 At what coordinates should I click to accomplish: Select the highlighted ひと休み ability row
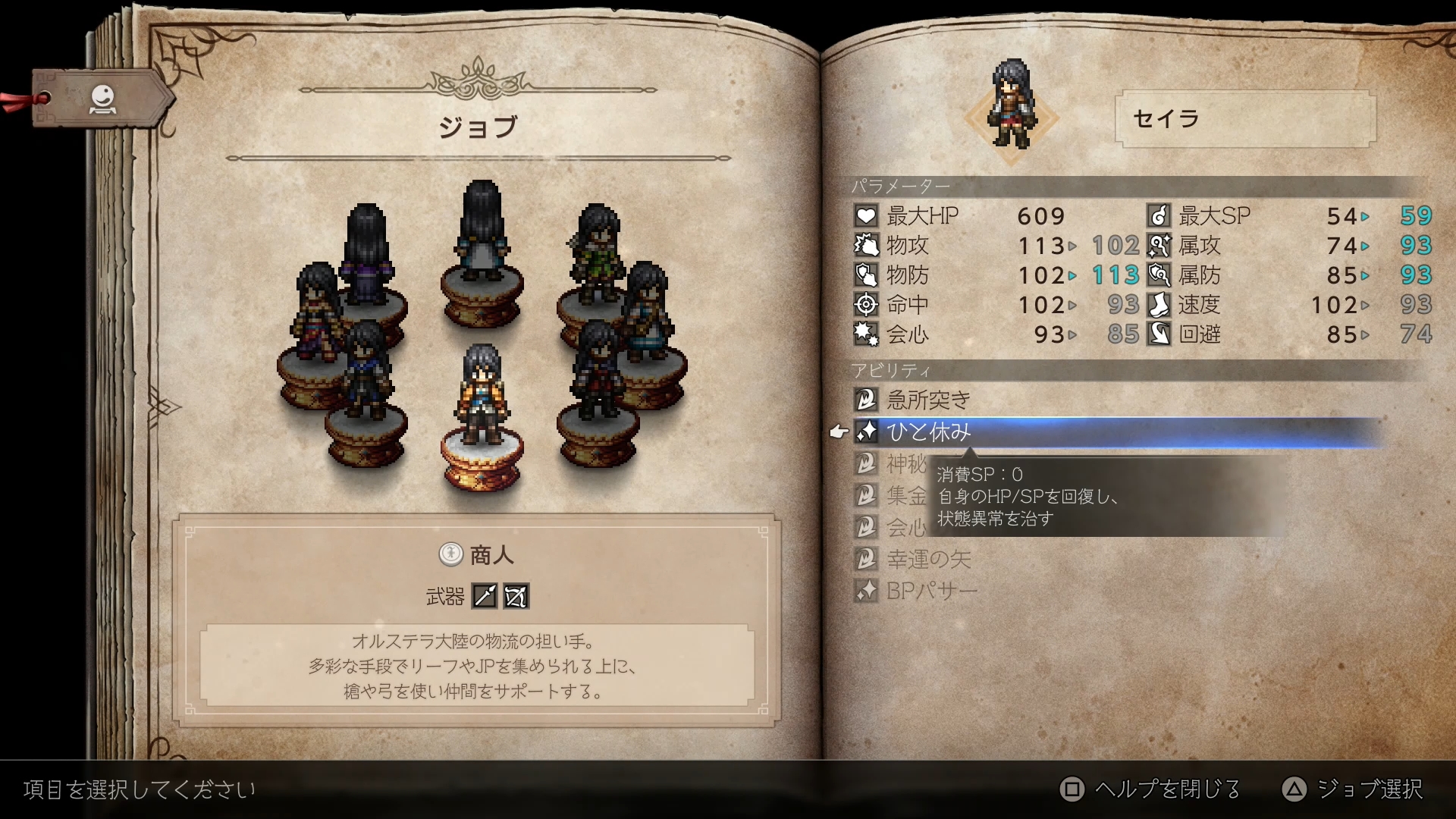(928, 432)
